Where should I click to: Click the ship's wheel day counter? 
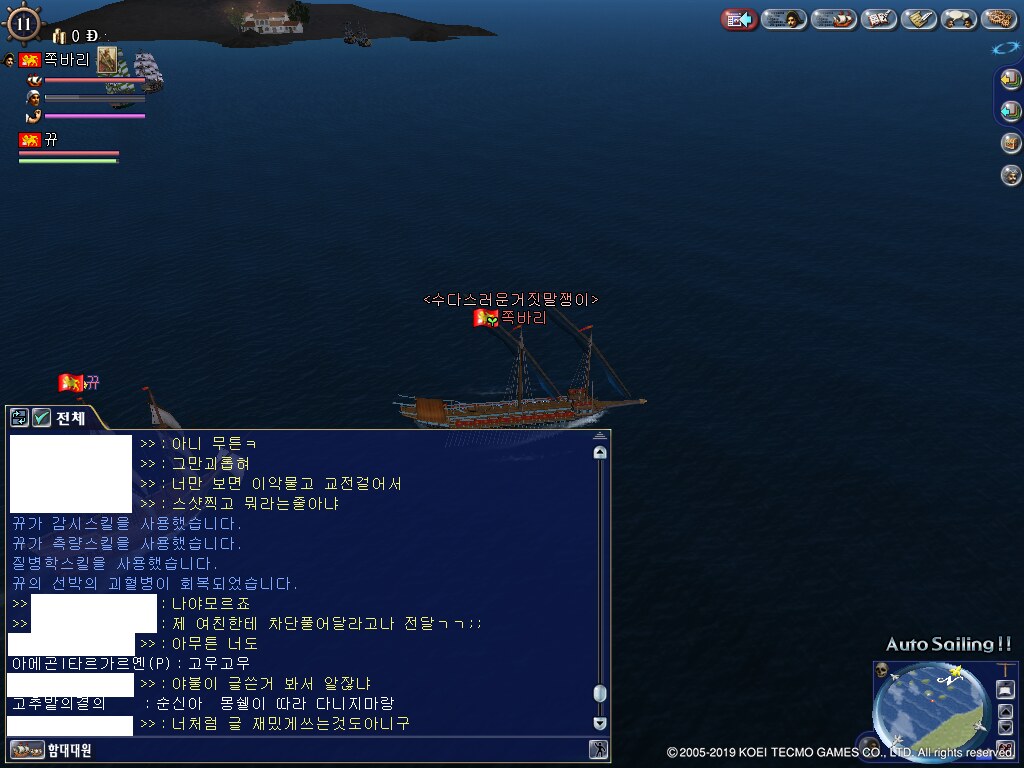point(24,23)
